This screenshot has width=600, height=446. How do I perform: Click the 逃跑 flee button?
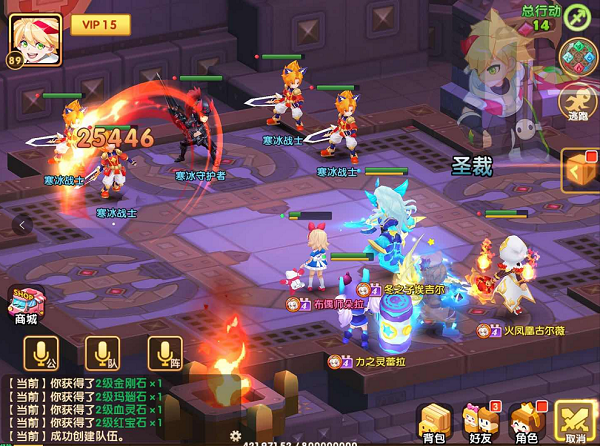tap(578, 102)
